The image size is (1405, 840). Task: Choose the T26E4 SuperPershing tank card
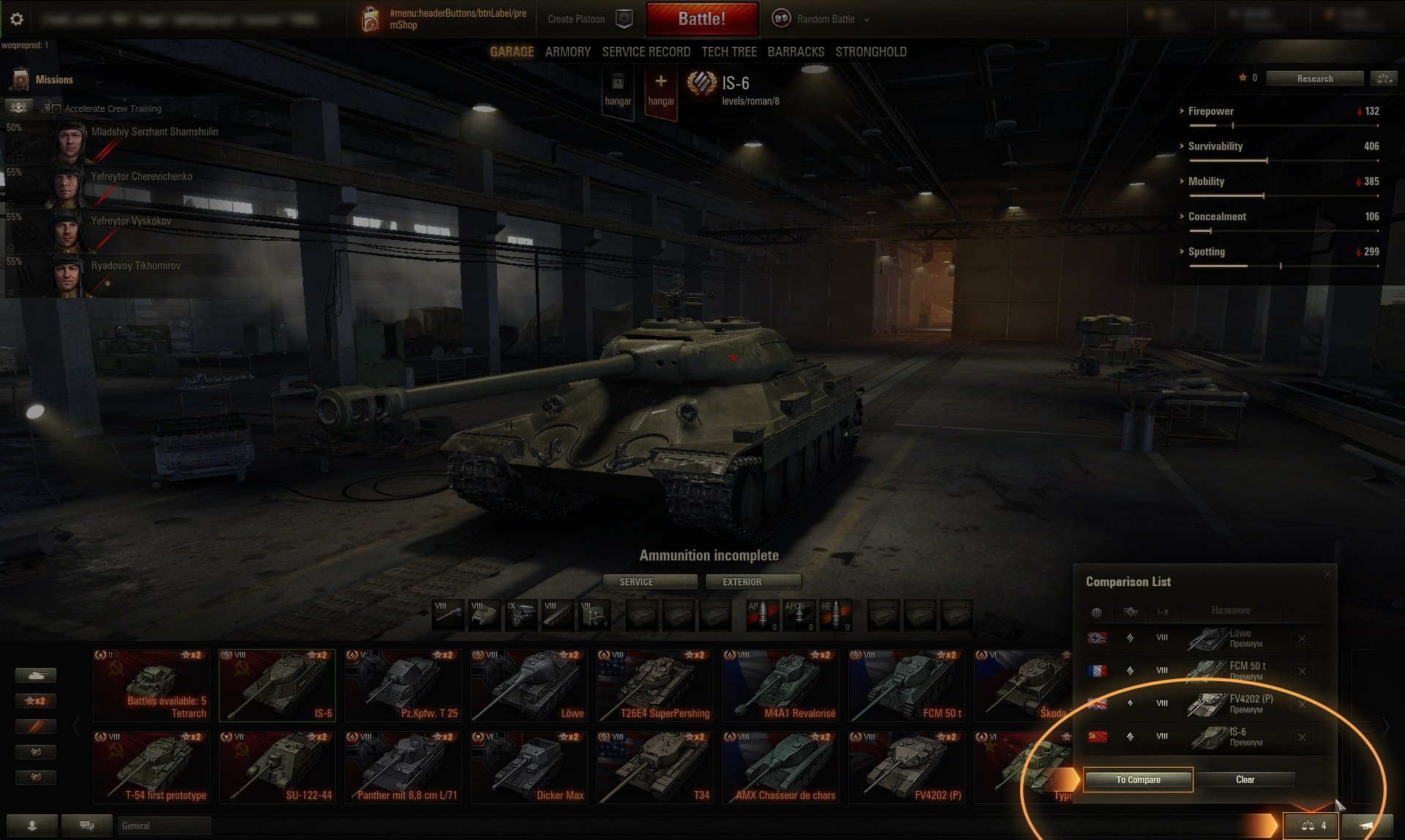click(x=654, y=686)
